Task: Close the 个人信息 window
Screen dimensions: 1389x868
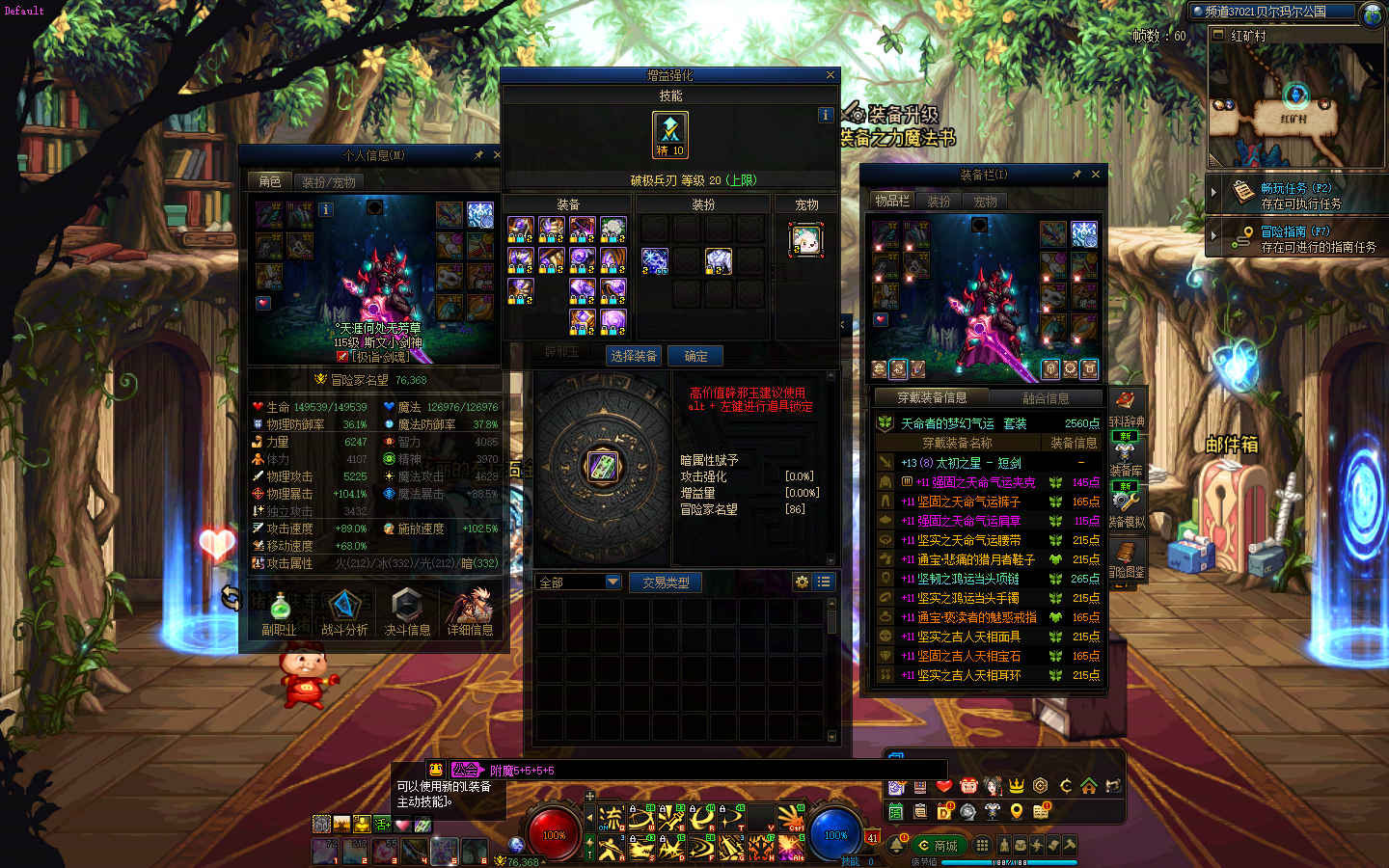Action: [497, 154]
